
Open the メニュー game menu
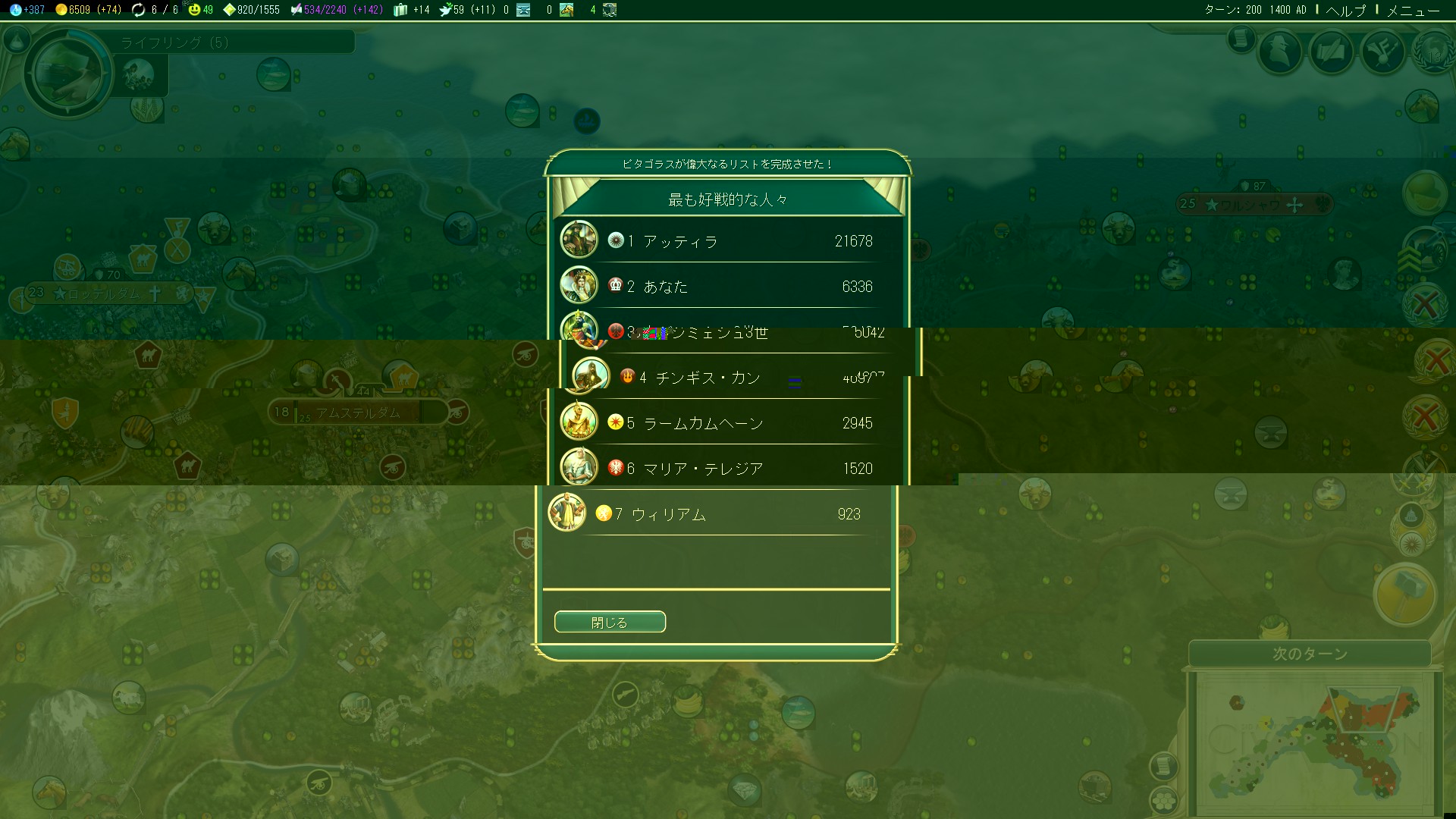1412,10
